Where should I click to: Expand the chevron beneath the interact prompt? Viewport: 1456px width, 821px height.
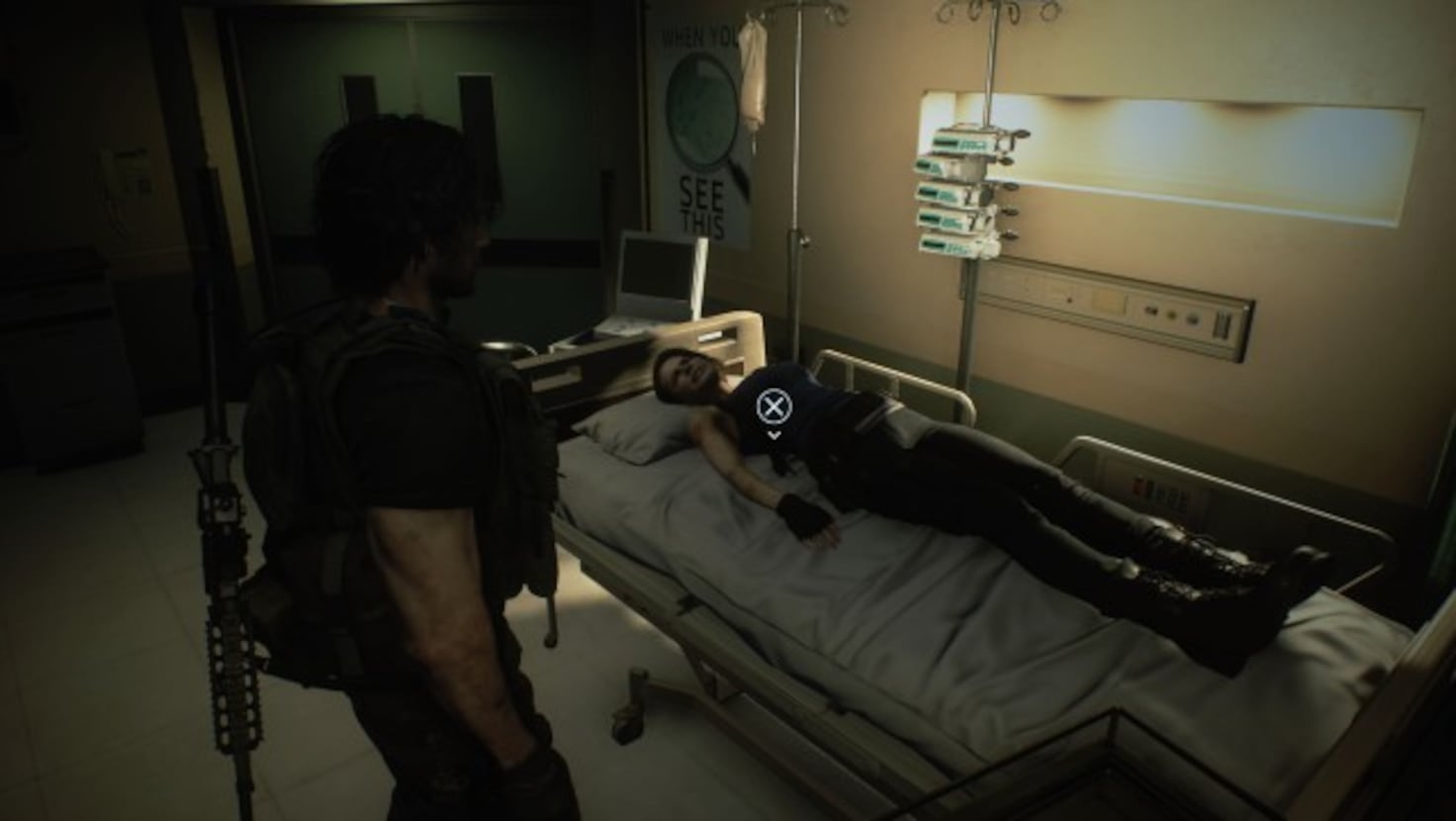pos(773,433)
